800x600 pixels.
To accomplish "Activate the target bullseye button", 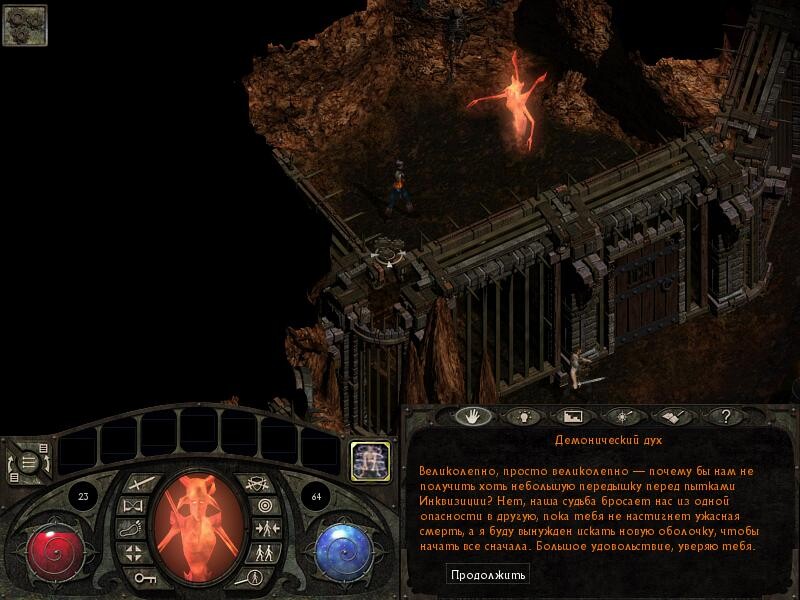I will (x=262, y=507).
